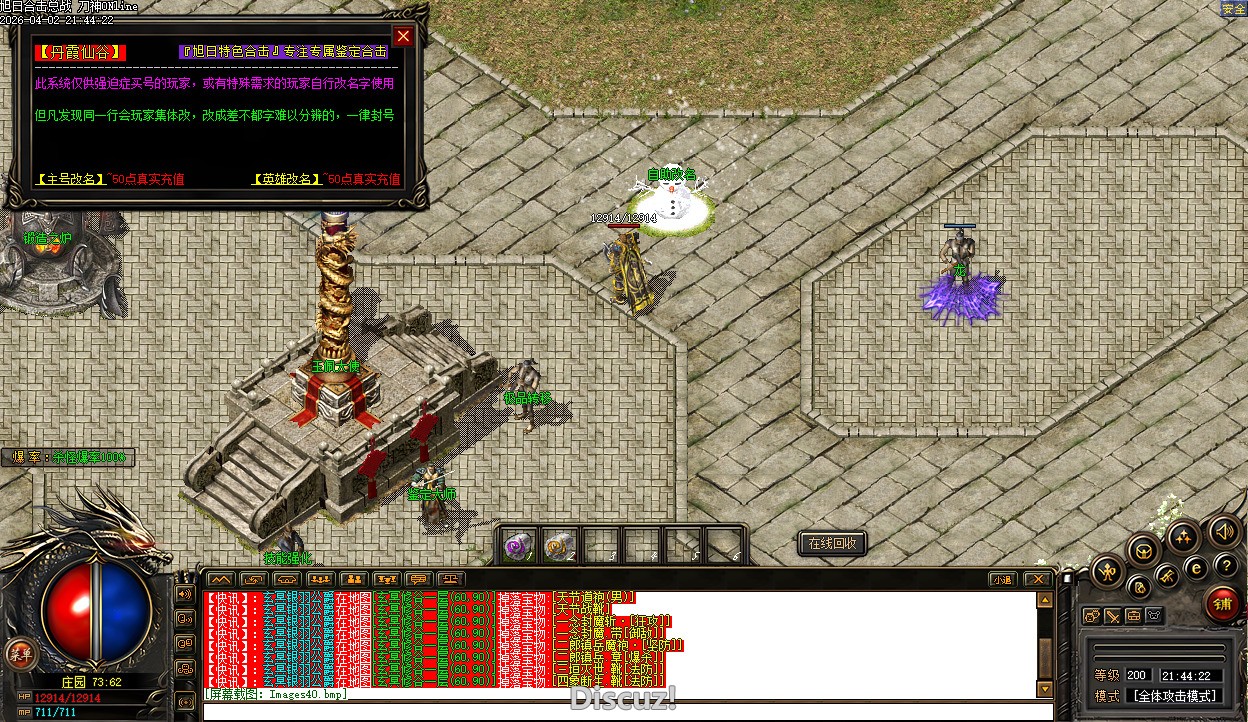Click the 在线回收 button

pos(832,543)
